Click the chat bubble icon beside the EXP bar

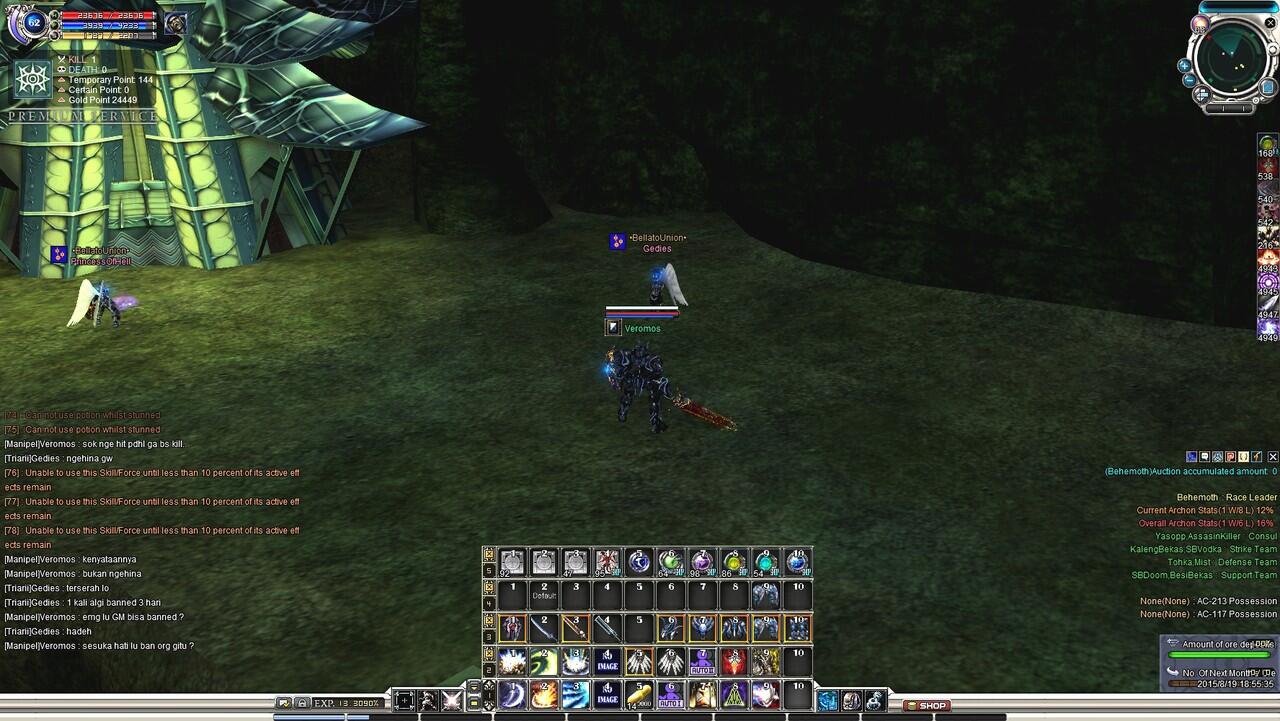tap(285, 701)
